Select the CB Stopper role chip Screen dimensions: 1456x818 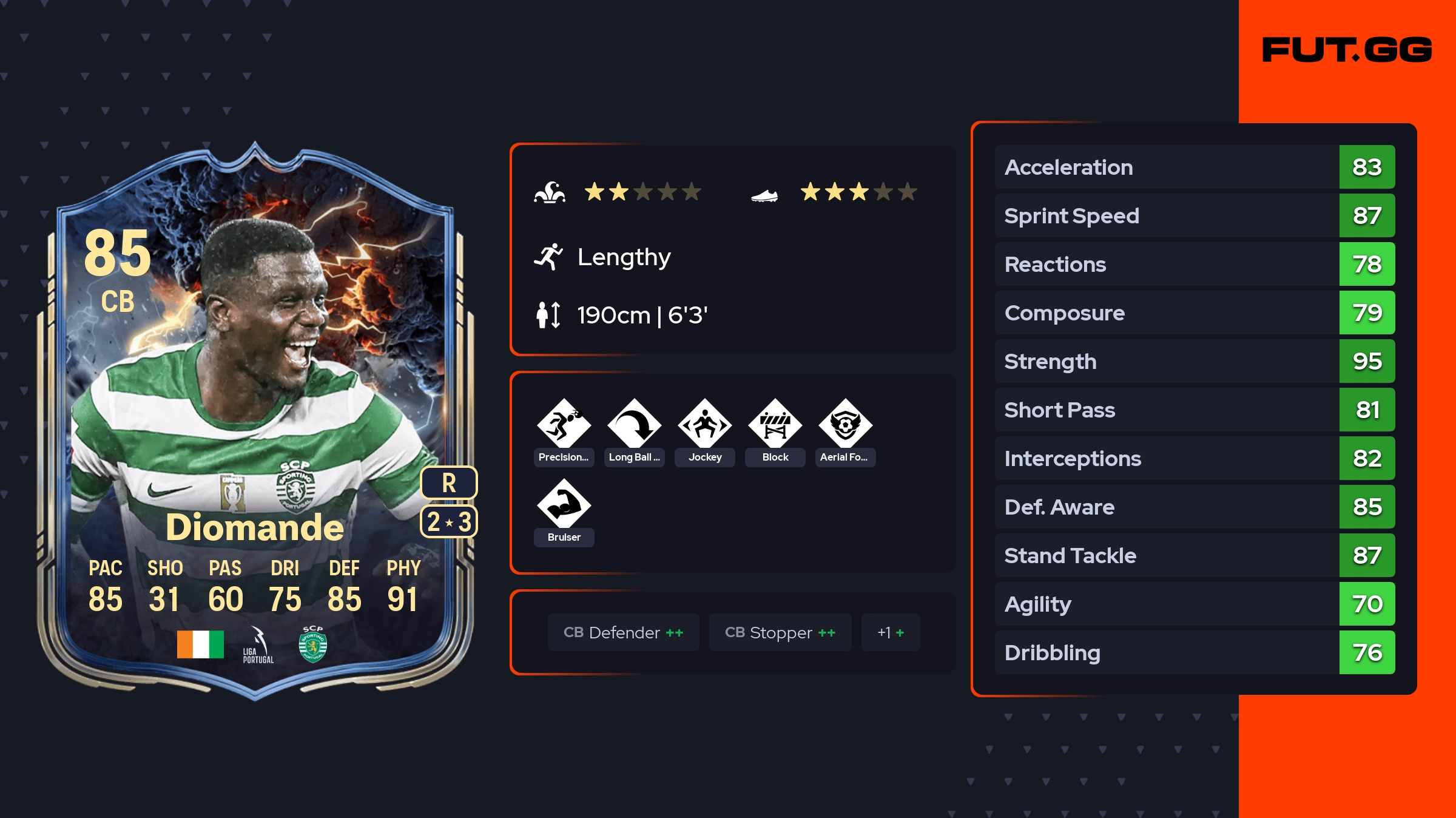tap(780, 632)
